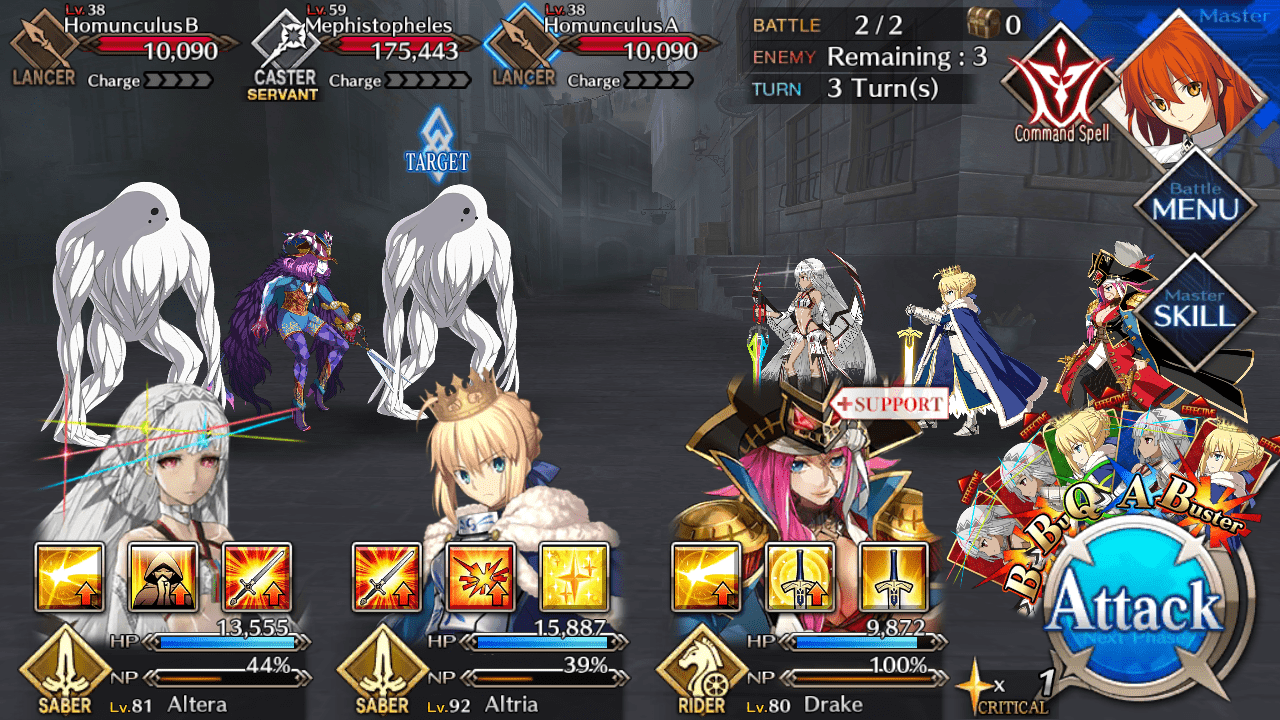Activate Altera's sword attack-up skill
Screen dimensions: 1280x720
tap(257, 577)
